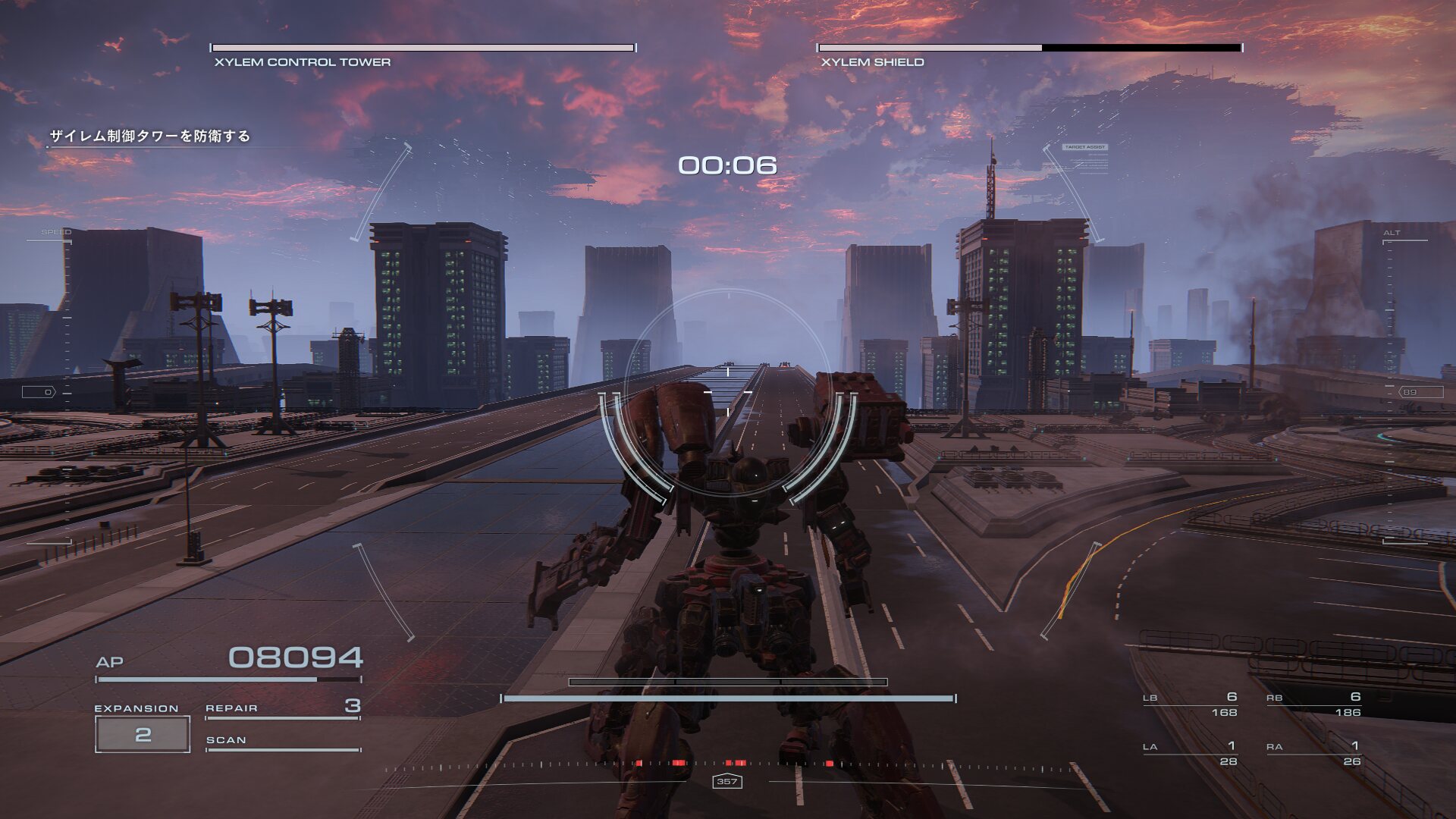Choose the RA arm weapon slot

click(x=1313, y=753)
